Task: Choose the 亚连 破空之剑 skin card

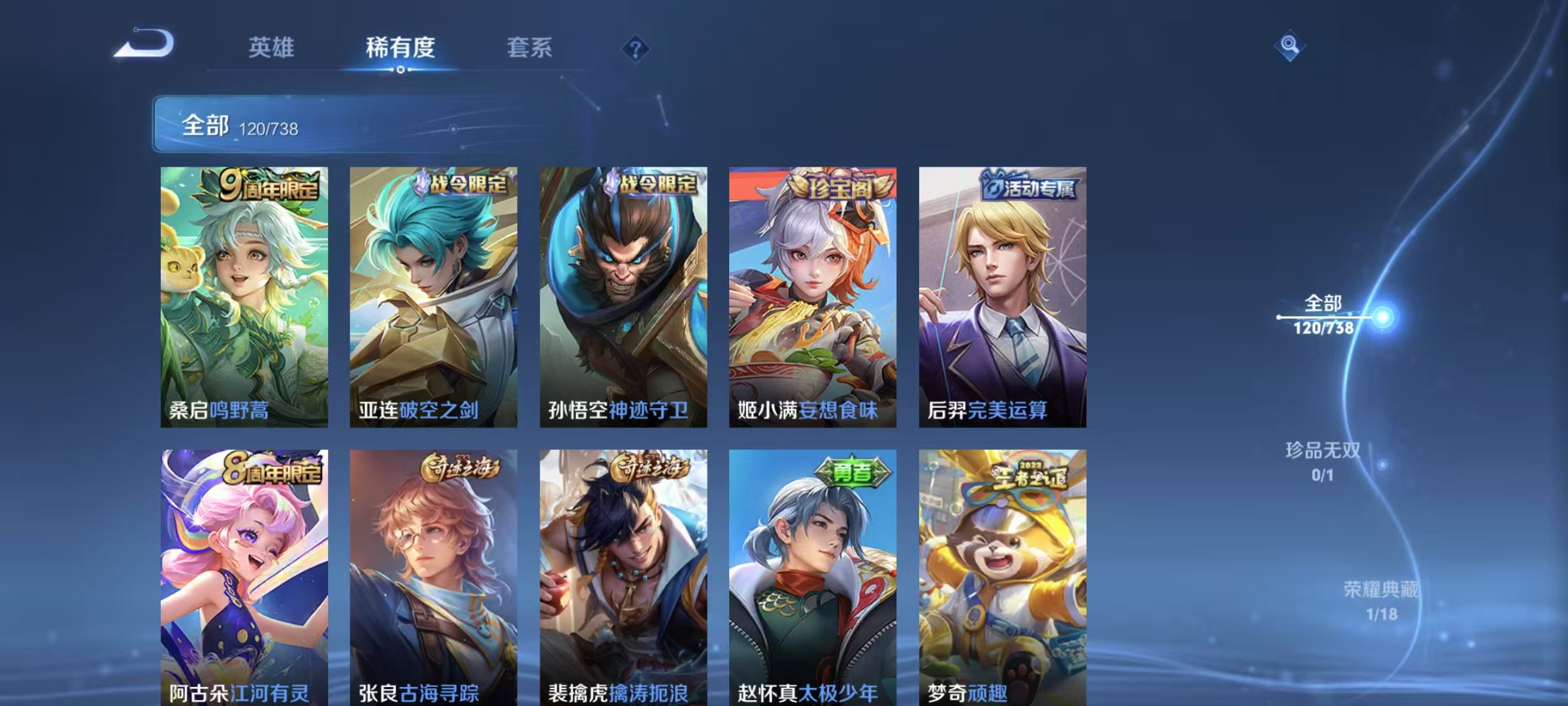Action: pyautogui.click(x=433, y=297)
